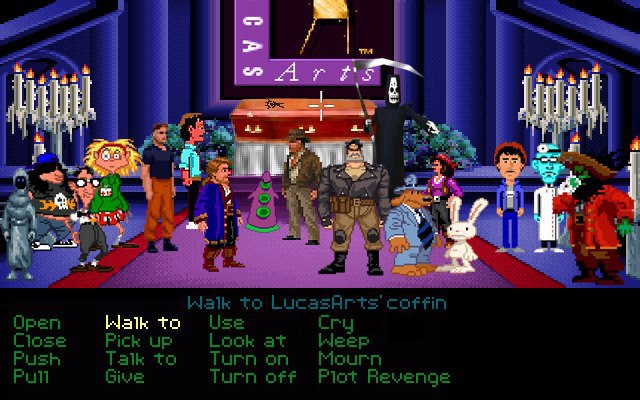640x400 pixels.
Task: Choose the Pick up verb
Action: click(x=139, y=341)
